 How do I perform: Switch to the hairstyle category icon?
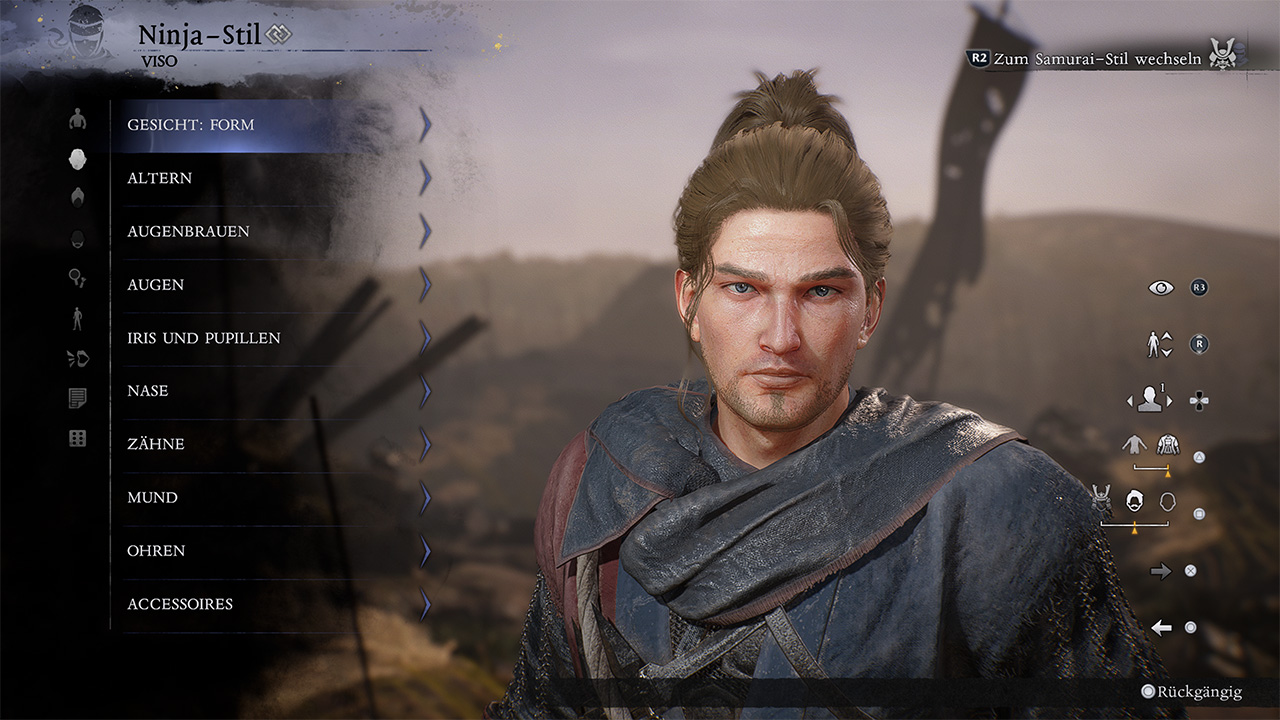coord(77,197)
